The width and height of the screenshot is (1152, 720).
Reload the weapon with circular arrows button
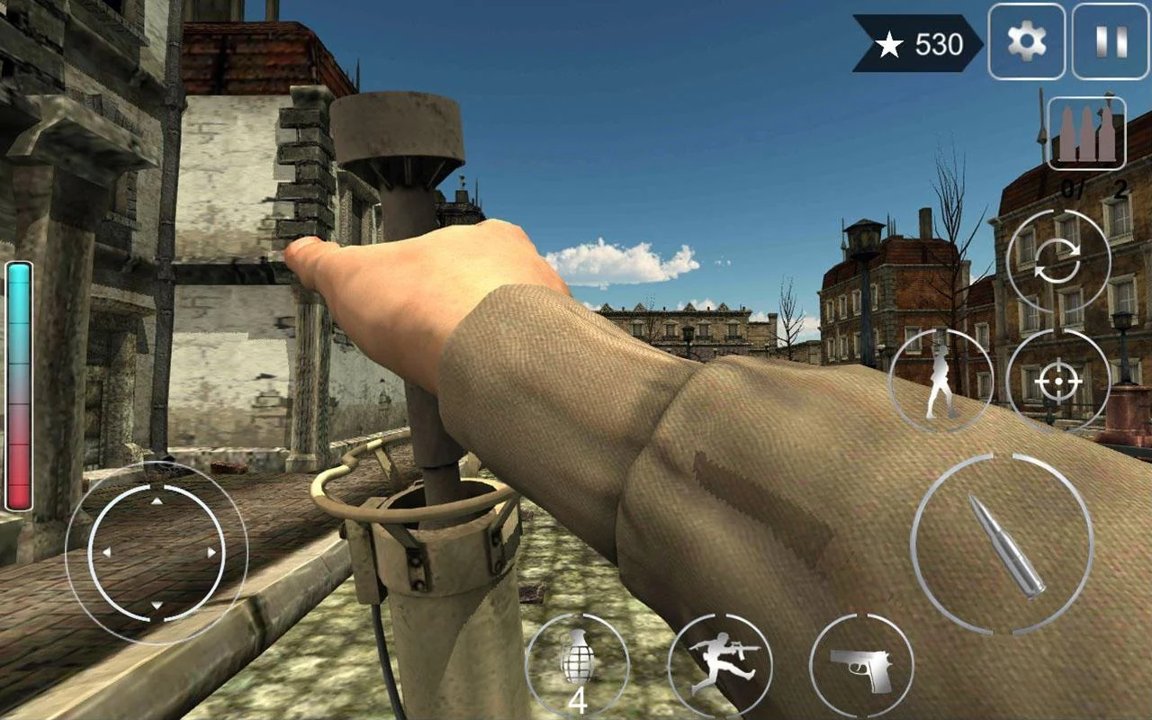point(1058,262)
